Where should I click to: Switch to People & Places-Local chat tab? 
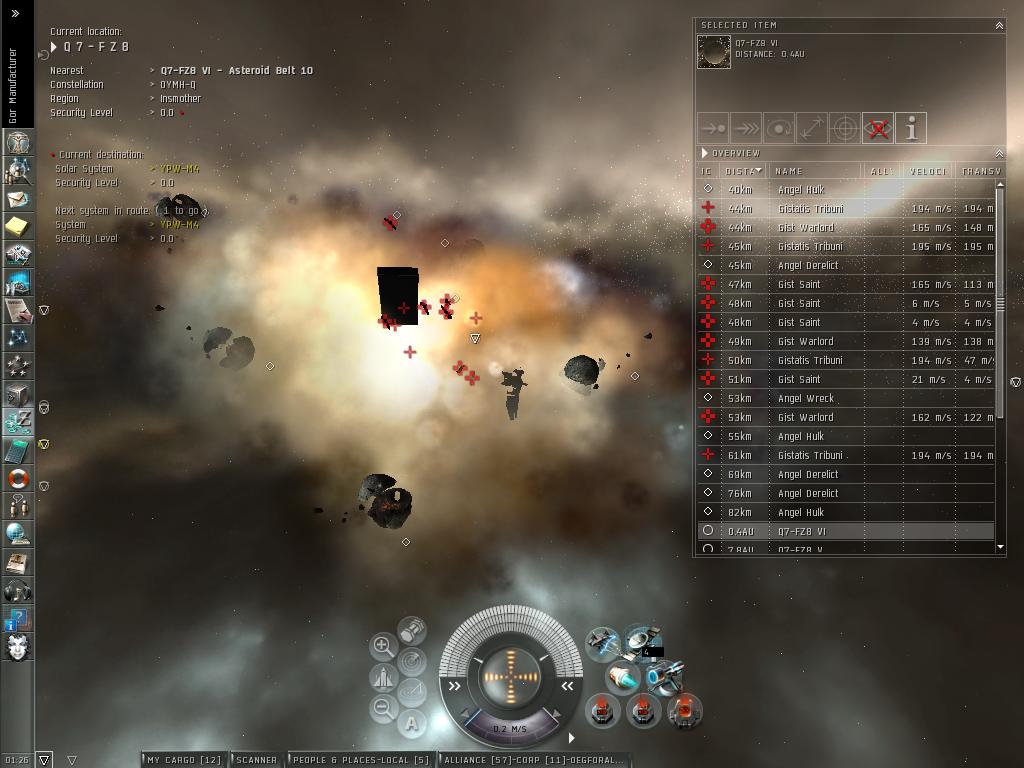pyautogui.click(x=360, y=760)
